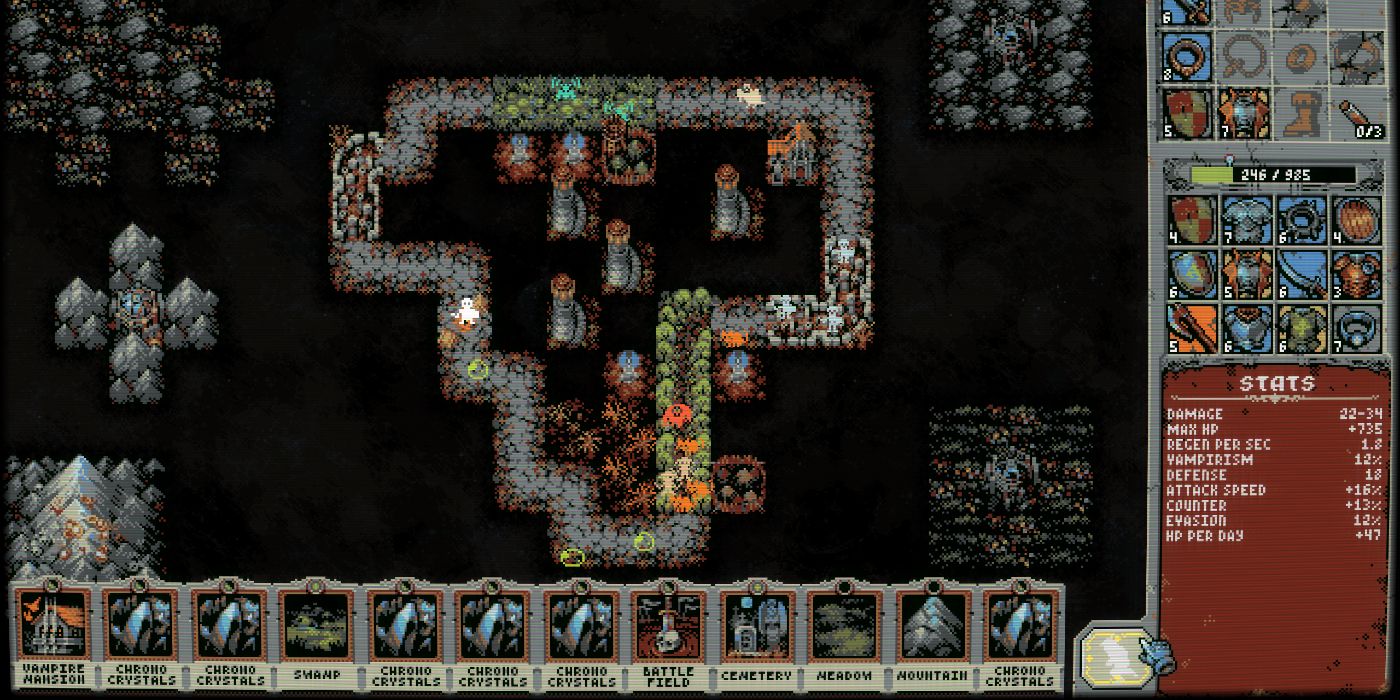Pick the level 7 steel armor in inventory

[x=1246, y=220]
